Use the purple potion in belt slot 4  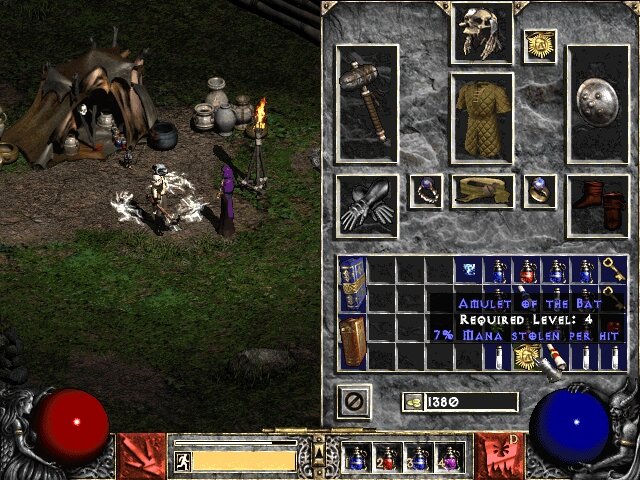448,458
